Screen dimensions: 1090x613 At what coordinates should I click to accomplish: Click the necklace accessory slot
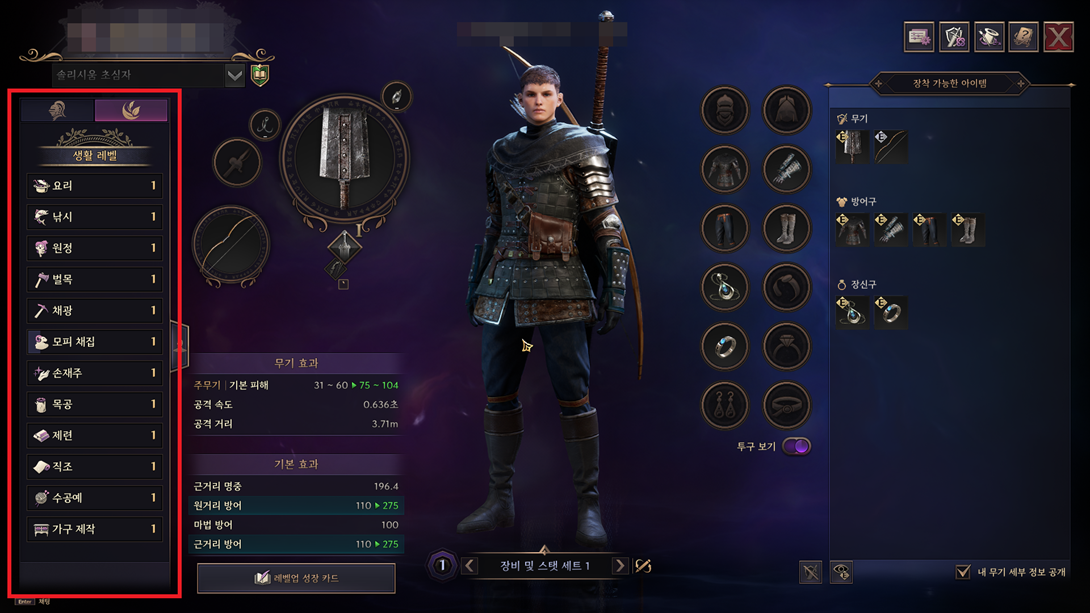(x=725, y=287)
